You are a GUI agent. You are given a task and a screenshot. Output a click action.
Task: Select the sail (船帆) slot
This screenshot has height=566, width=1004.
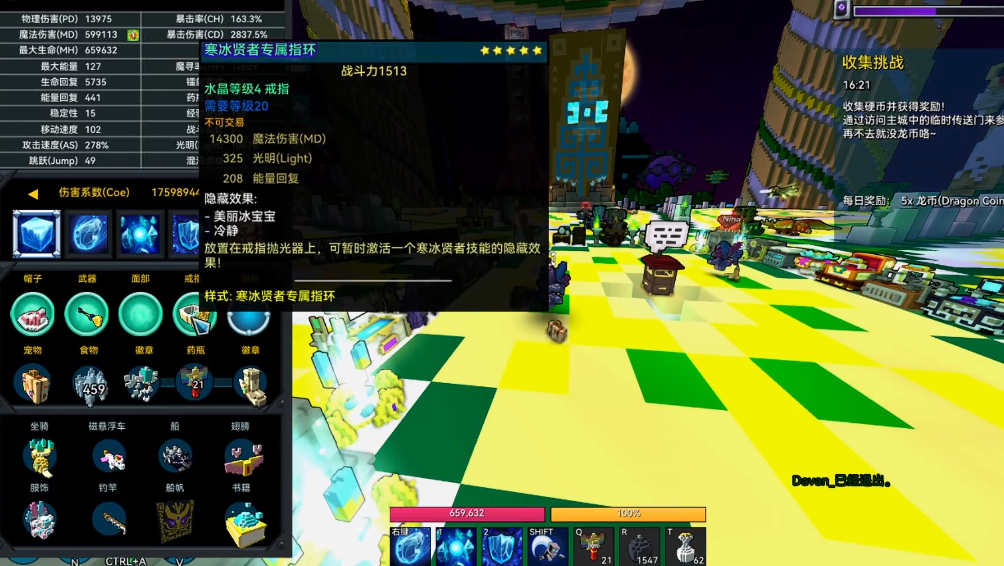[175, 520]
